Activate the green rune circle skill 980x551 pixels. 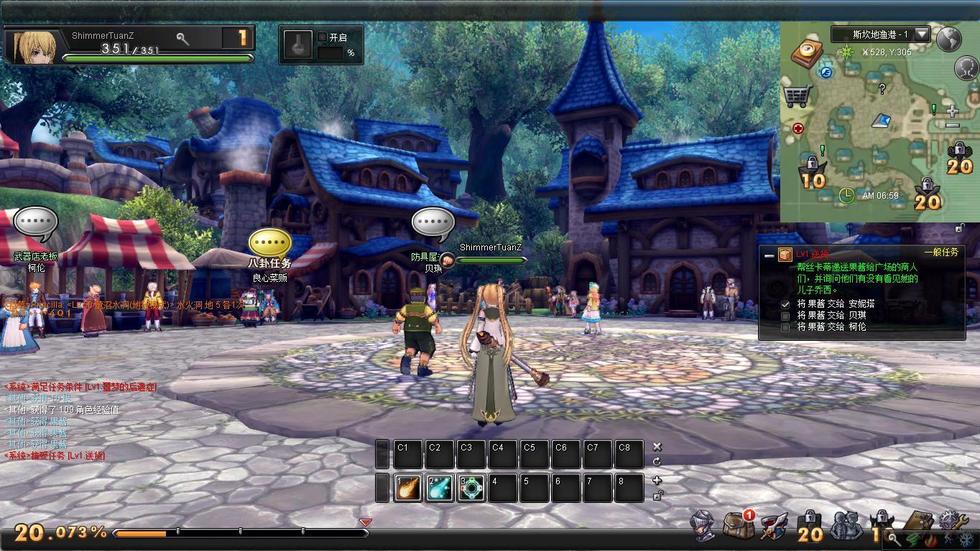471,488
